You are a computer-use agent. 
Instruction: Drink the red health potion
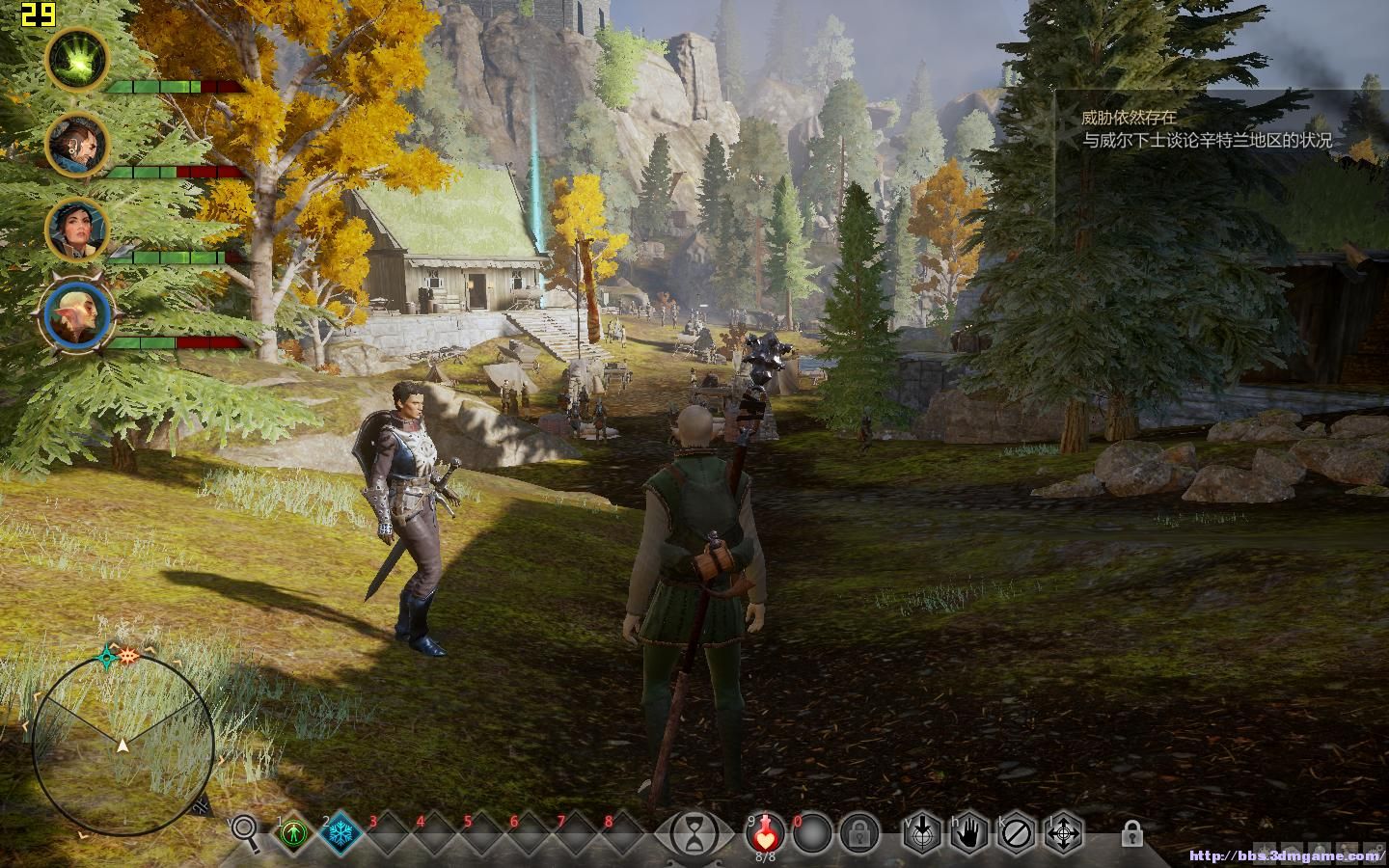pos(765,831)
